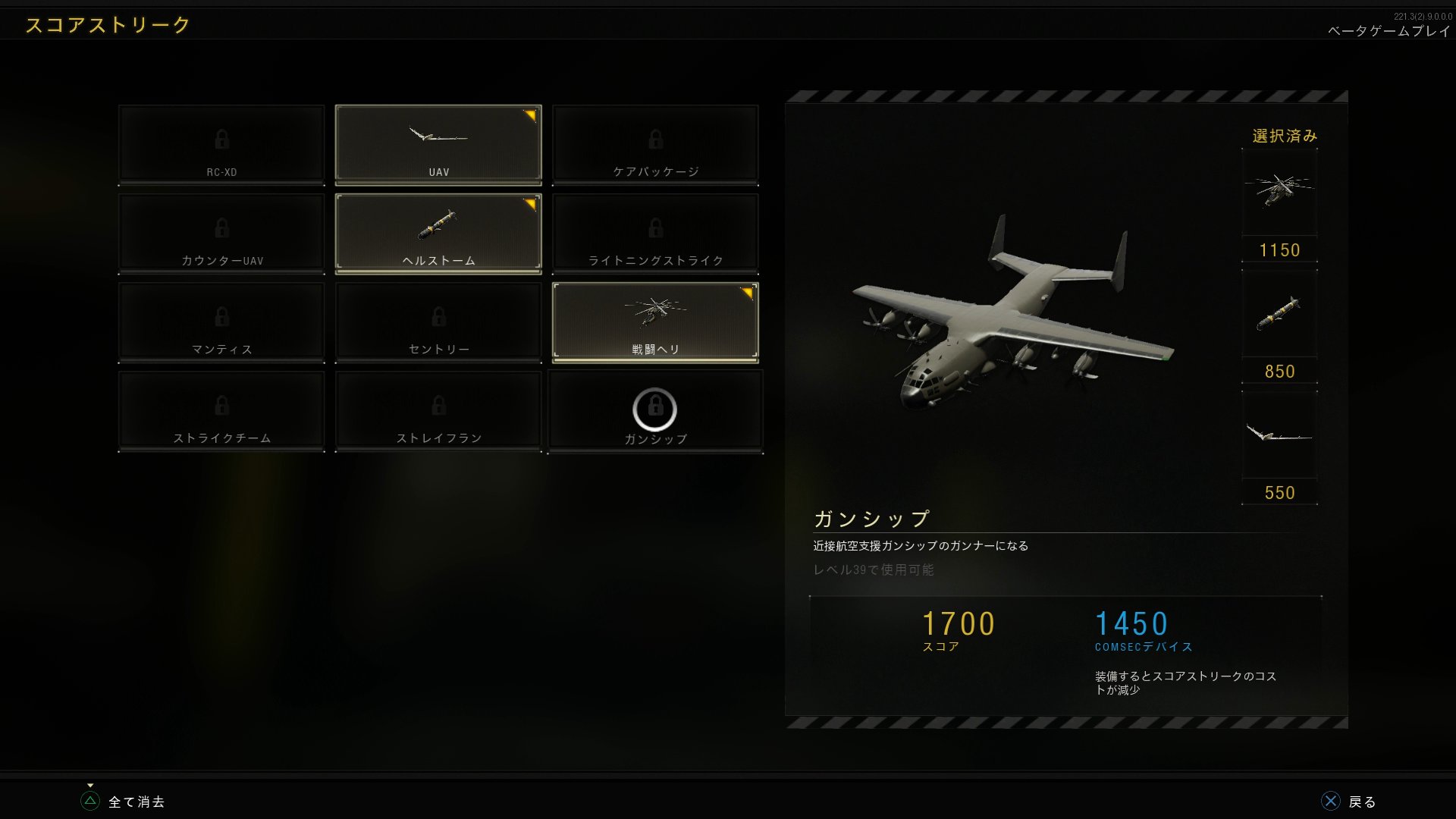Click the locked ストレイフラン tile
The image size is (1456, 819).
[x=438, y=409]
